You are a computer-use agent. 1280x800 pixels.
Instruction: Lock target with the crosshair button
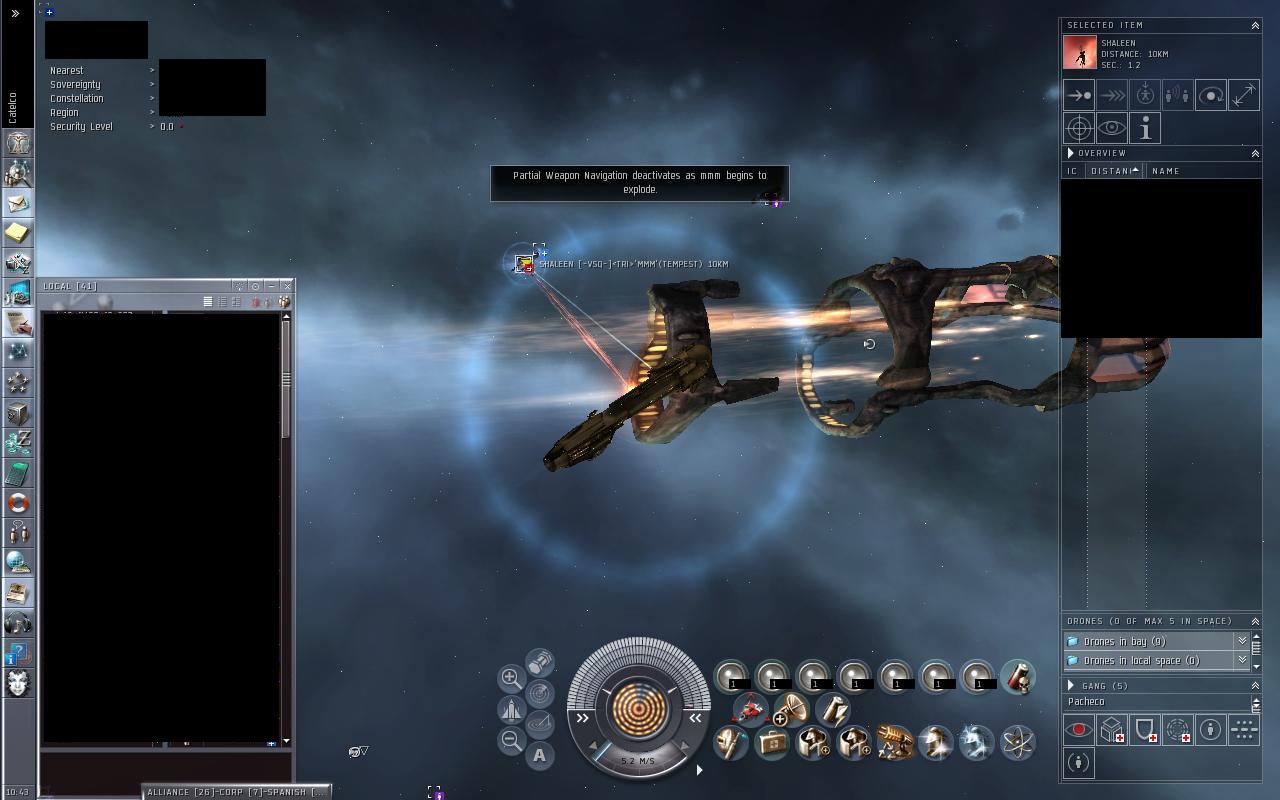1079,128
